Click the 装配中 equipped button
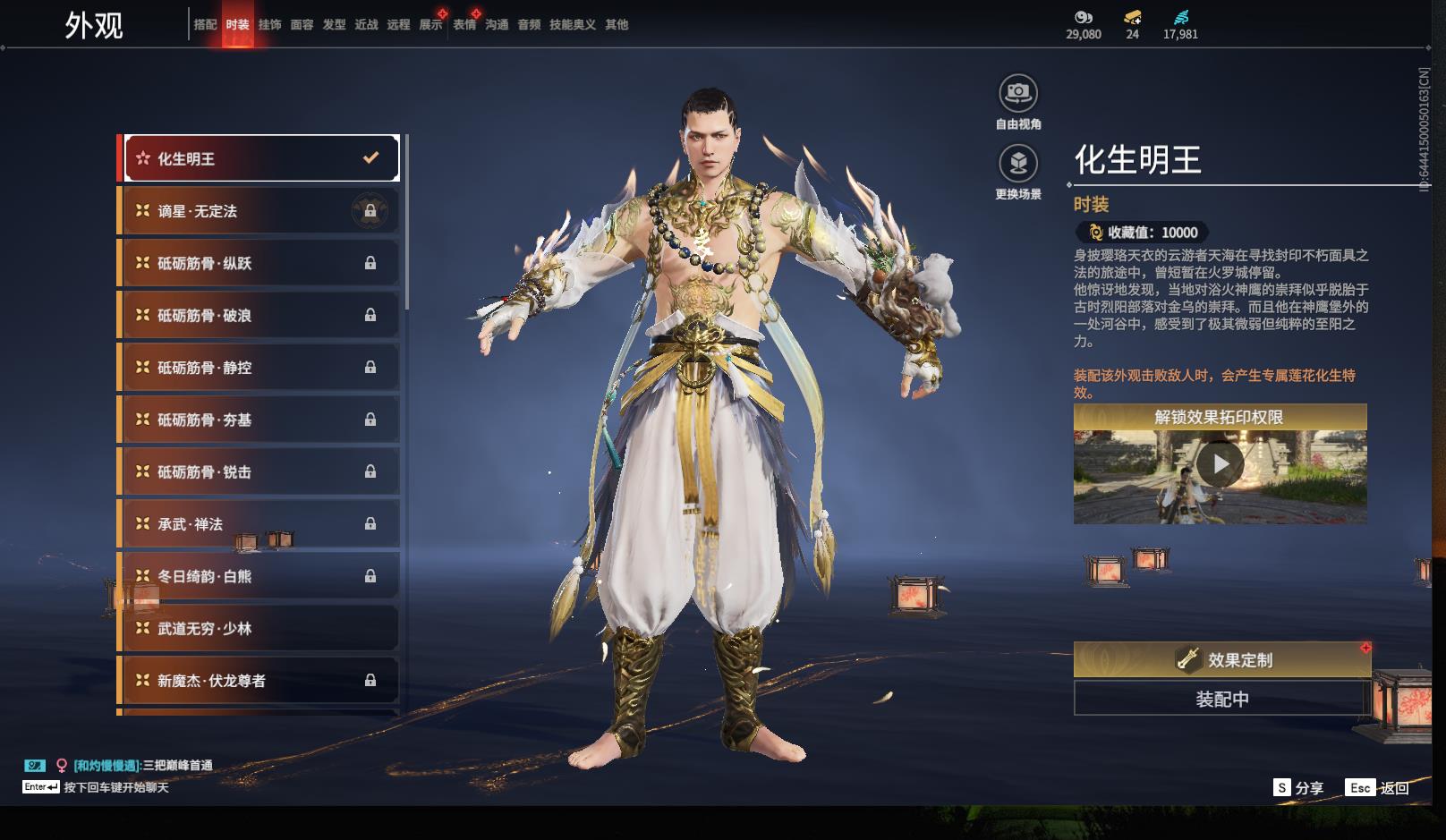The image size is (1446, 840). coord(1222,699)
